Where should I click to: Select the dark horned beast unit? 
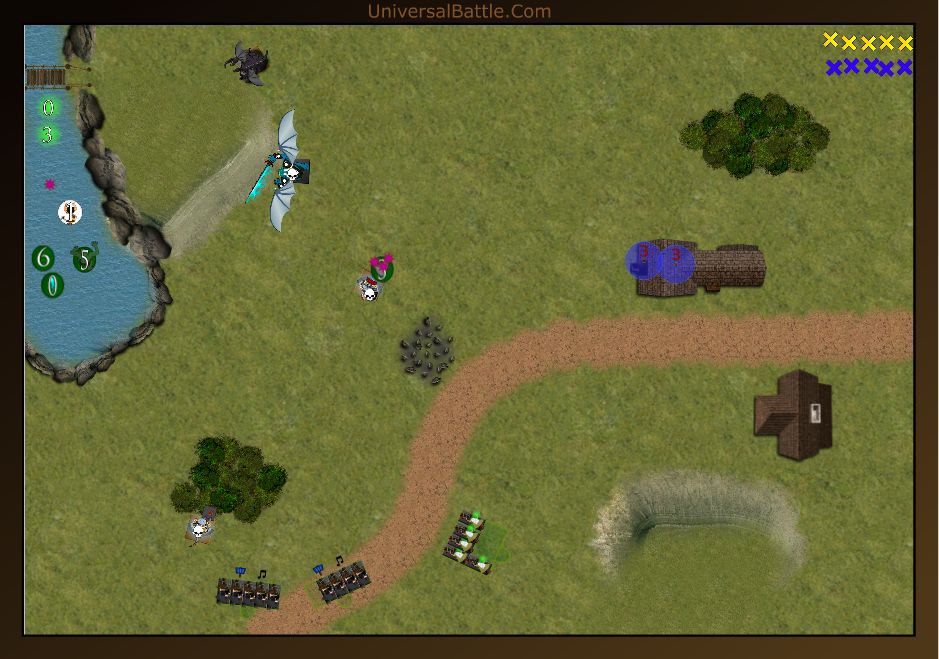click(248, 62)
